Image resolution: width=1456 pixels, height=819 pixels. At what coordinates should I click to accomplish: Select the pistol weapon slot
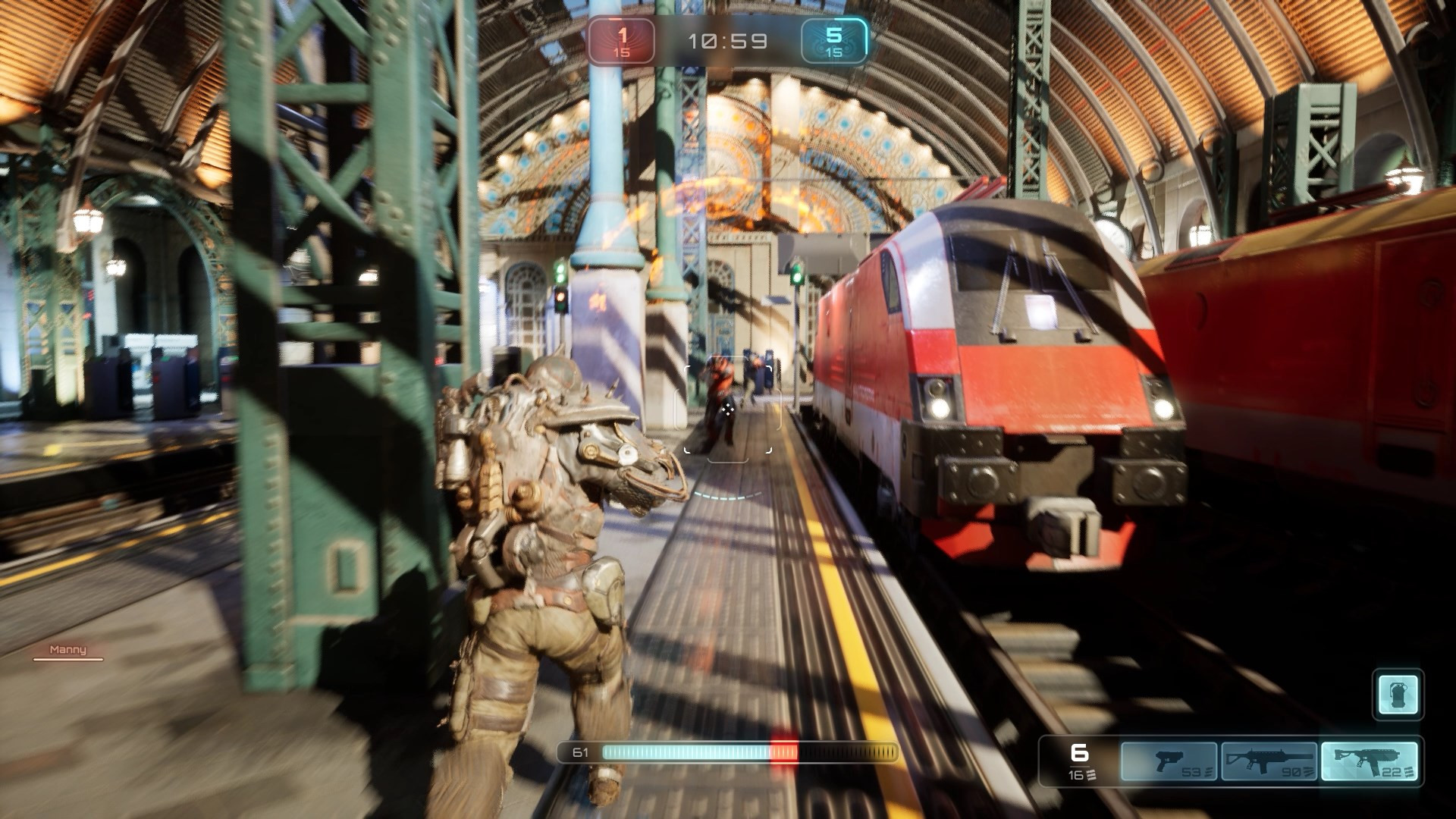click(1169, 761)
